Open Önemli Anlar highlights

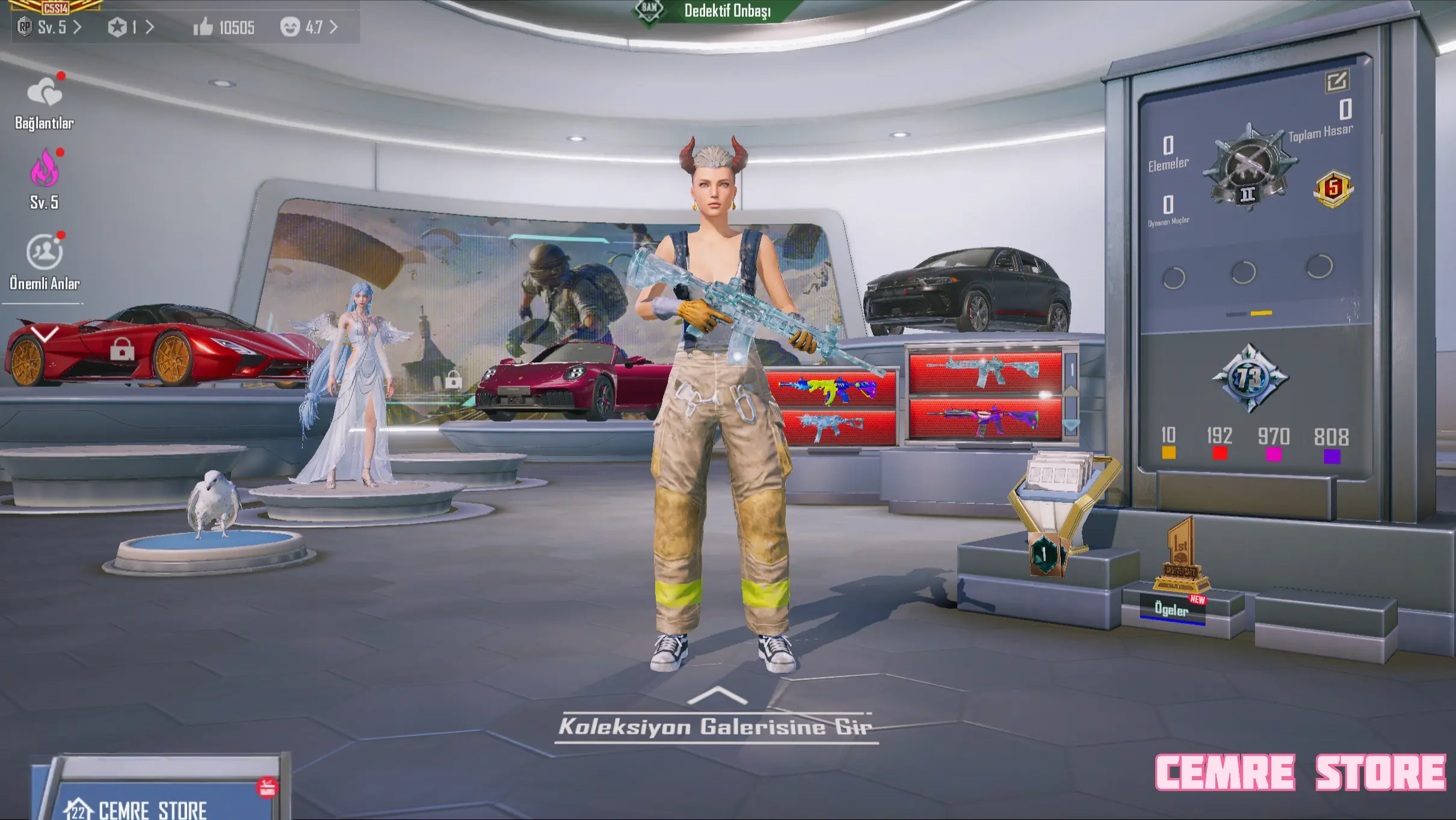(44, 261)
